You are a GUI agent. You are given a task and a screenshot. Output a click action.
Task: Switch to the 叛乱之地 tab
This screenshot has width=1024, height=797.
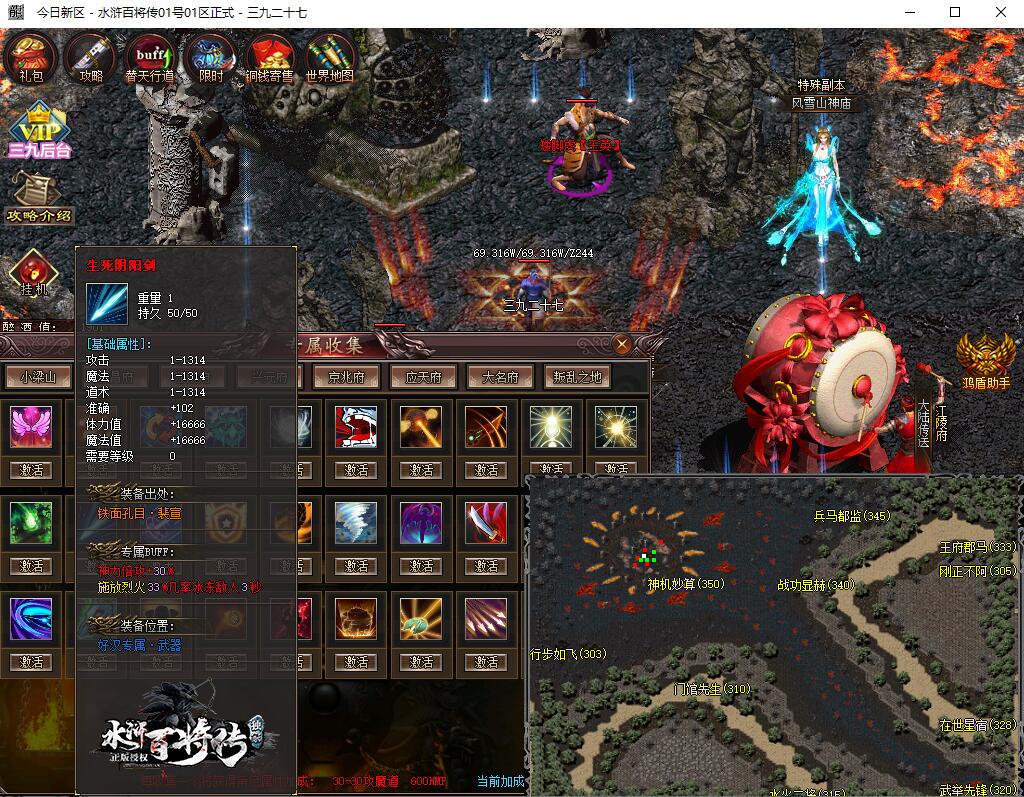[x=578, y=377]
